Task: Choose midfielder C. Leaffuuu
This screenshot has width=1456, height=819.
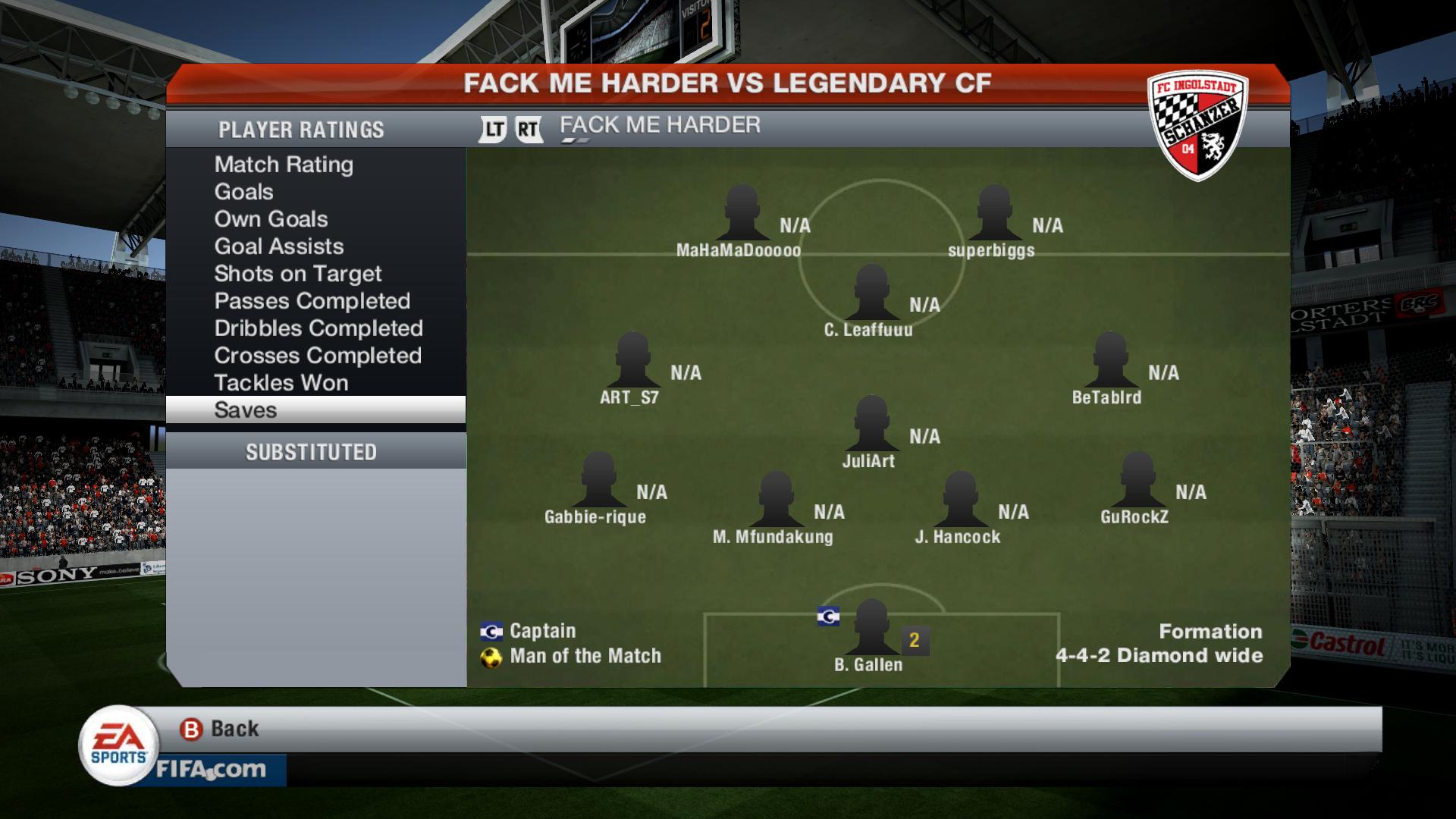Action: click(871, 296)
